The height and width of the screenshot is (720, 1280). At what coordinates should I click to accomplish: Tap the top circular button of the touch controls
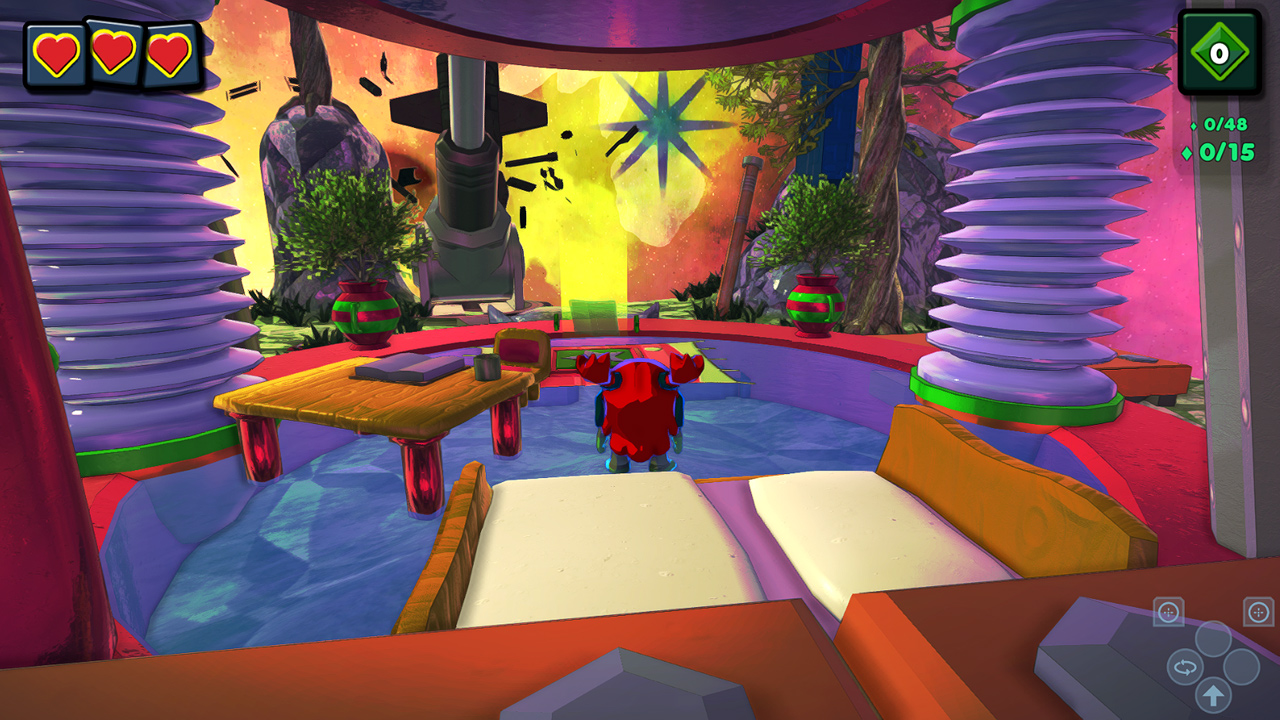(x=1214, y=638)
